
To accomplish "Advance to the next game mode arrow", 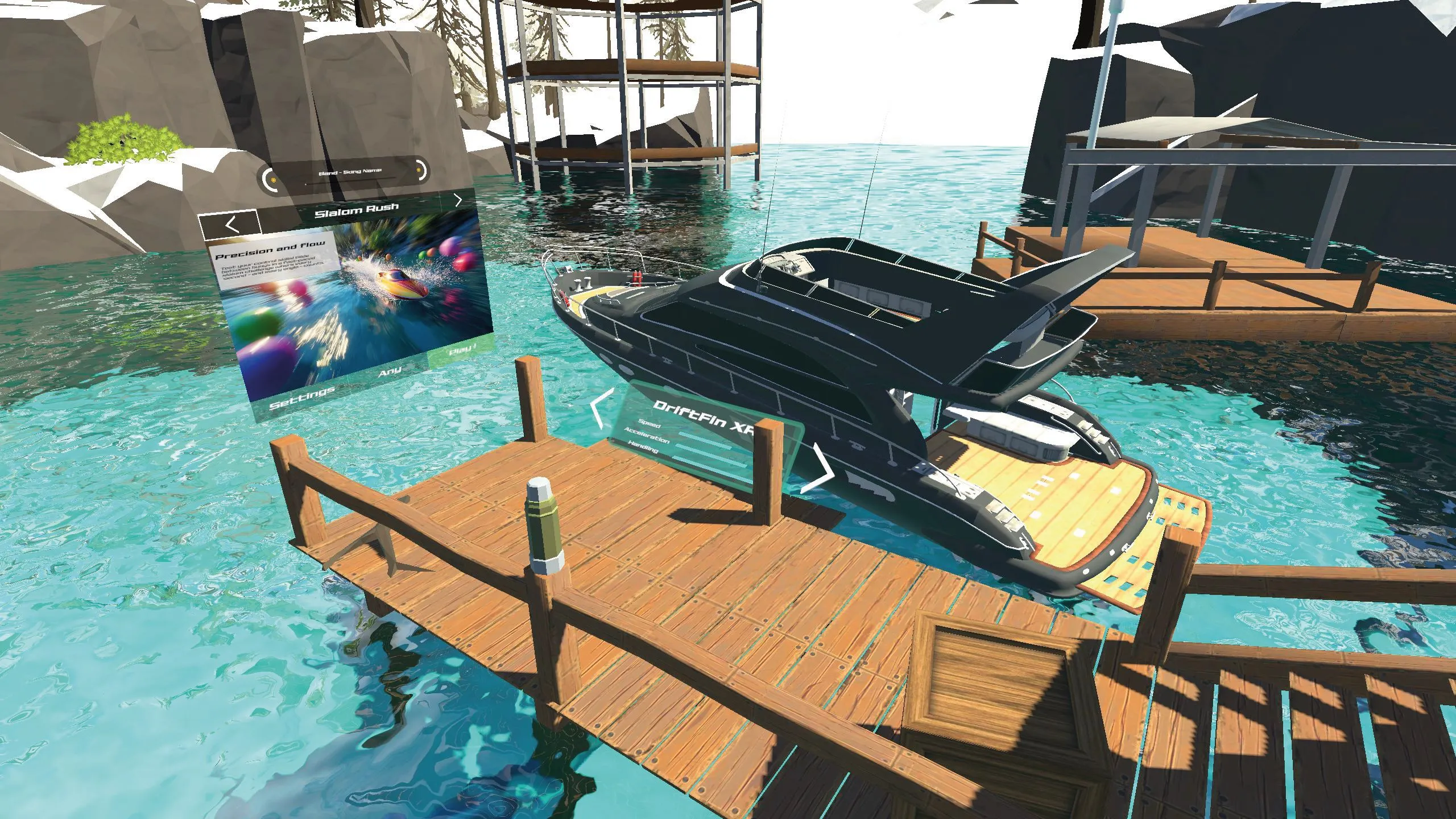I will pyautogui.click(x=458, y=200).
